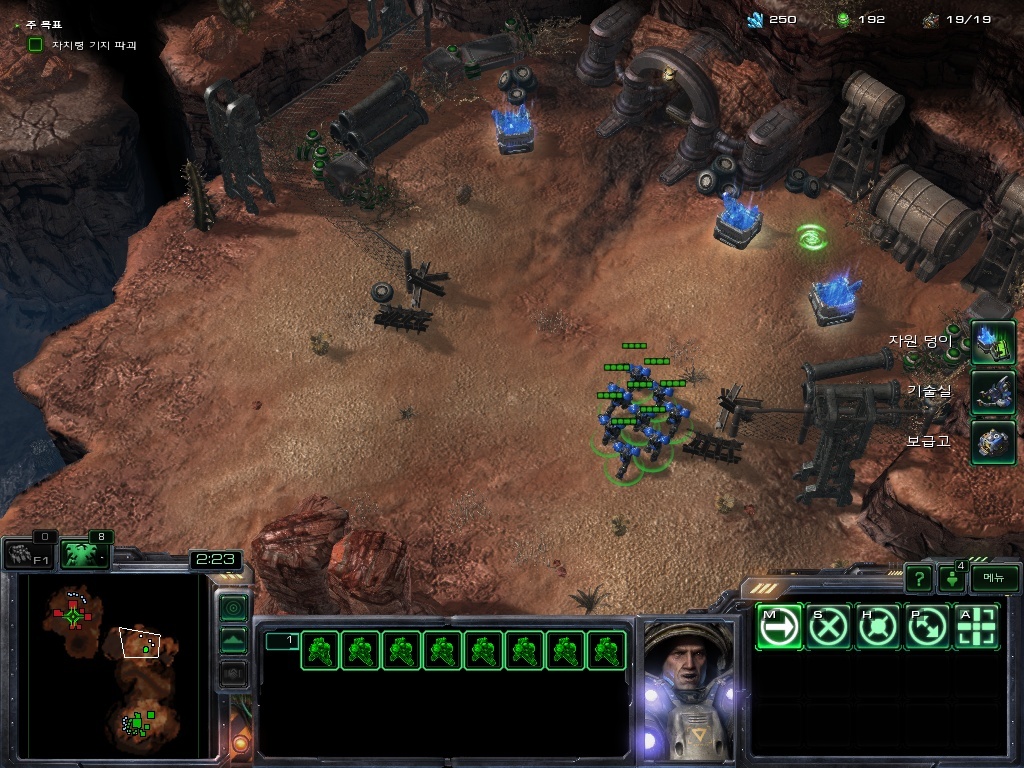Toggle the 주 목표 objectives tracker
This screenshot has width=1024, height=768.
point(17,23)
